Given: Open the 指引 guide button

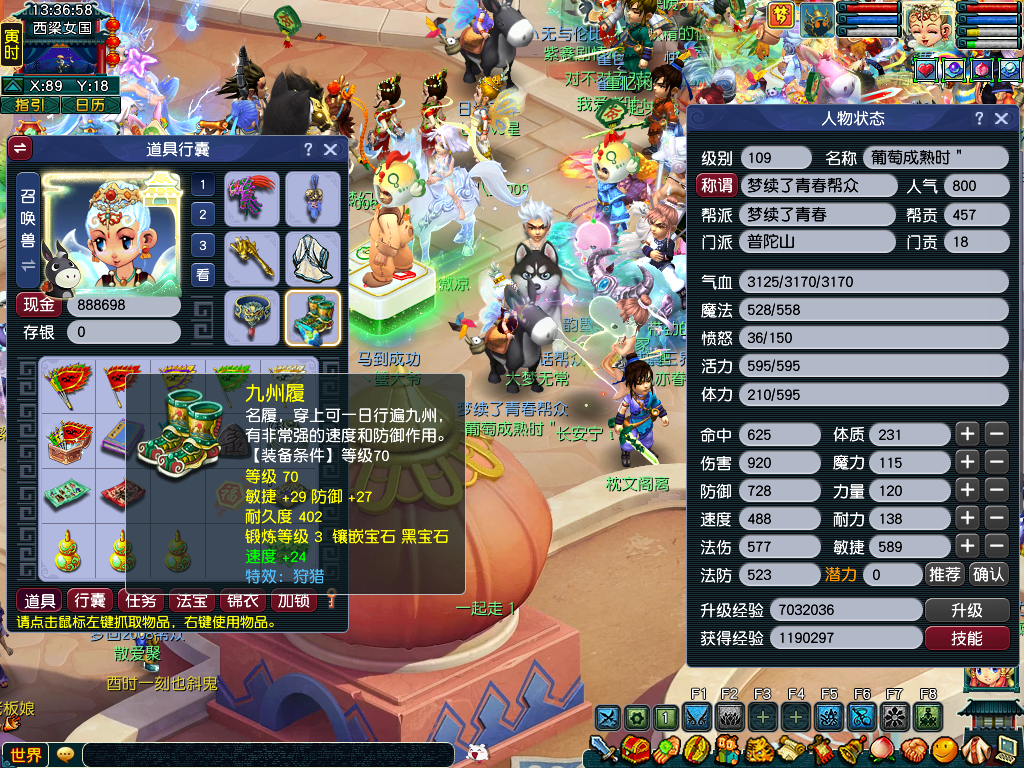Looking at the screenshot, I should (x=28, y=104).
